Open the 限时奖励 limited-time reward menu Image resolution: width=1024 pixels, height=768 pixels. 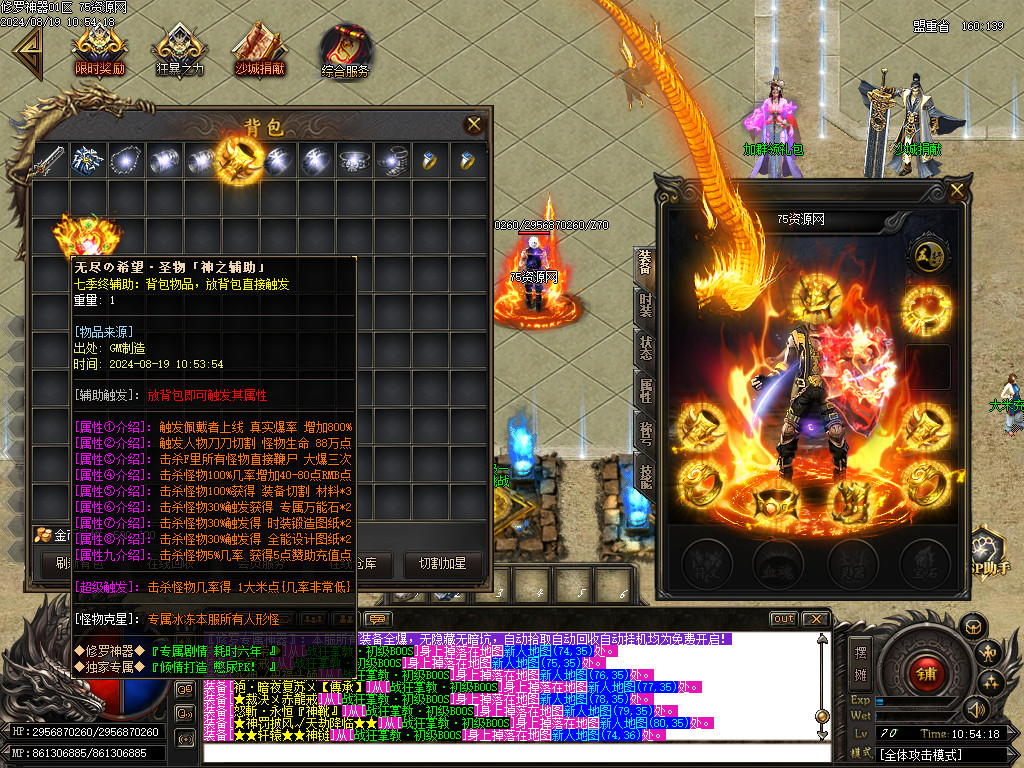tap(99, 50)
